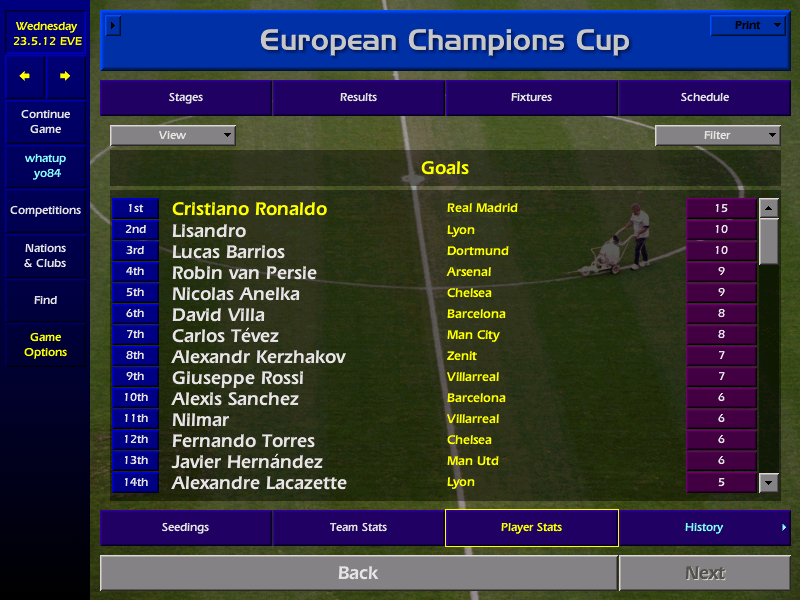
Task: Open the Schedule tab
Action: (x=704, y=98)
